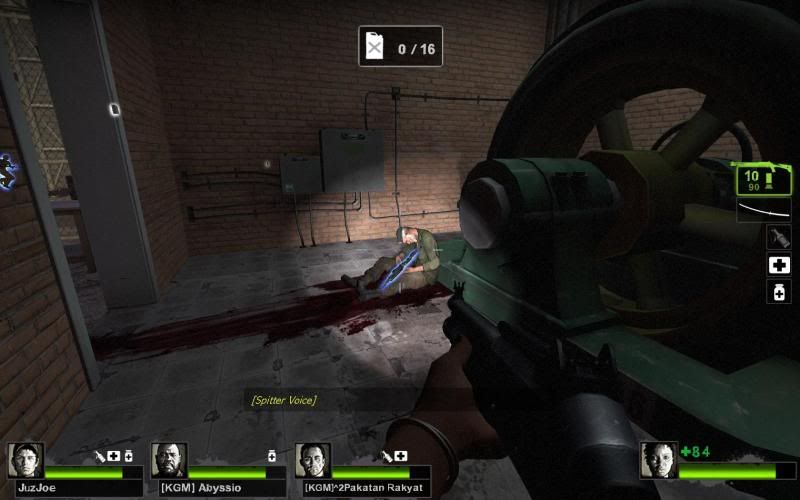Switch to the katana melee slot
Viewport: 800px width, 500px height.
point(763,210)
